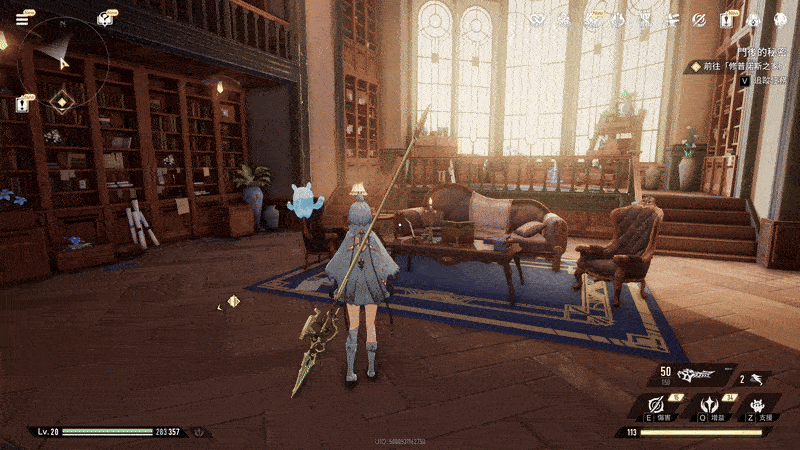Viewport: 800px width, 450px height.
Task: Open the hamburger main menu
Action: [x=22, y=19]
